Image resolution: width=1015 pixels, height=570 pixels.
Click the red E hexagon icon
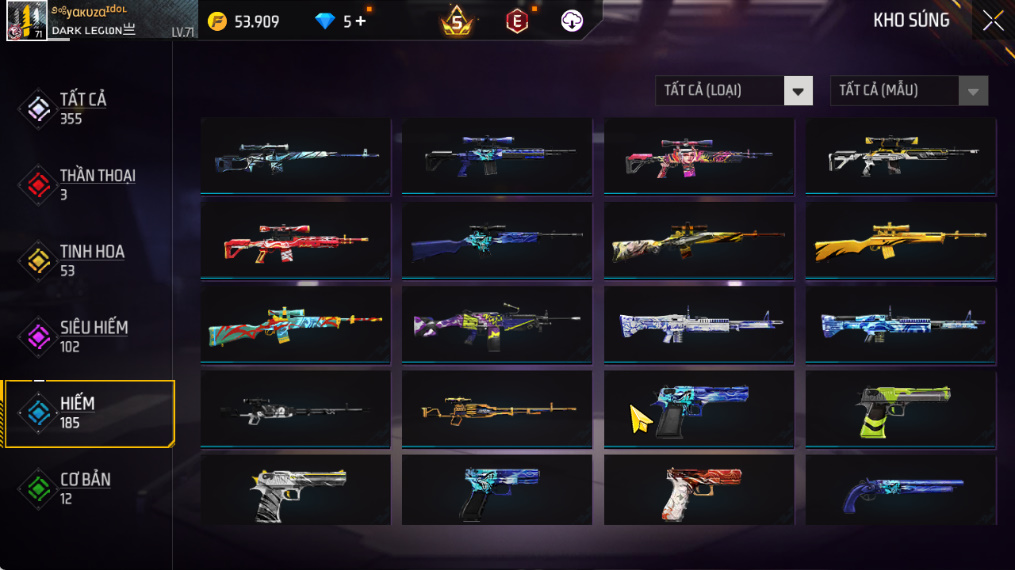click(516, 21)
